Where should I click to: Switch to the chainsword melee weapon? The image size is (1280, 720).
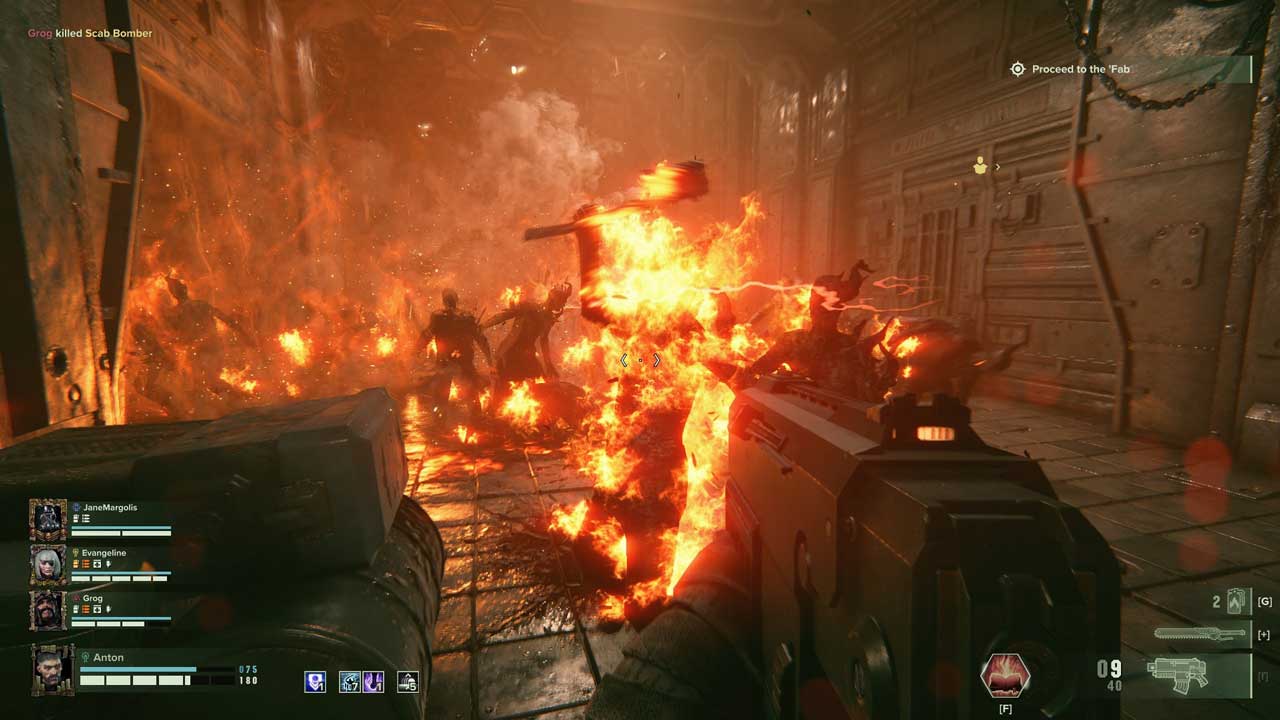tap(1200, 634)
